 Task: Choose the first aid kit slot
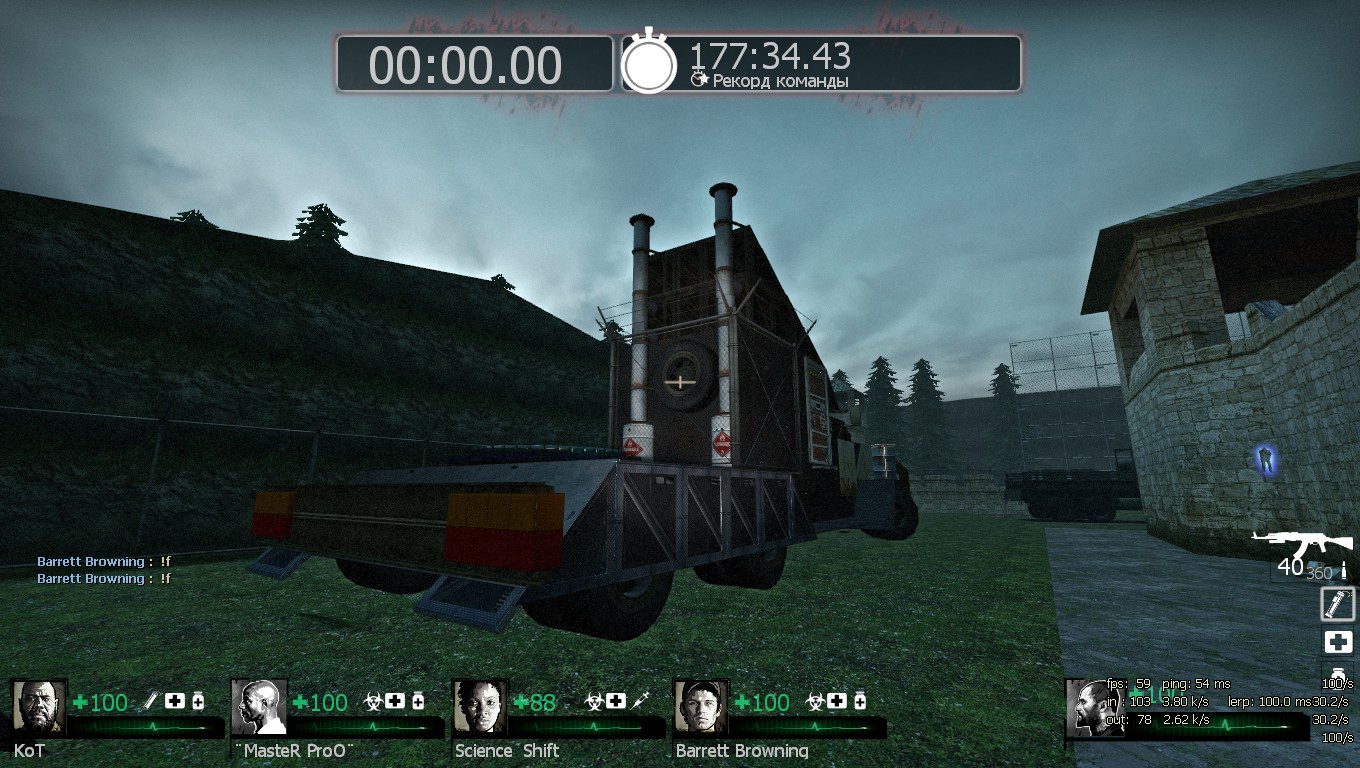(x=1337, y=641)
